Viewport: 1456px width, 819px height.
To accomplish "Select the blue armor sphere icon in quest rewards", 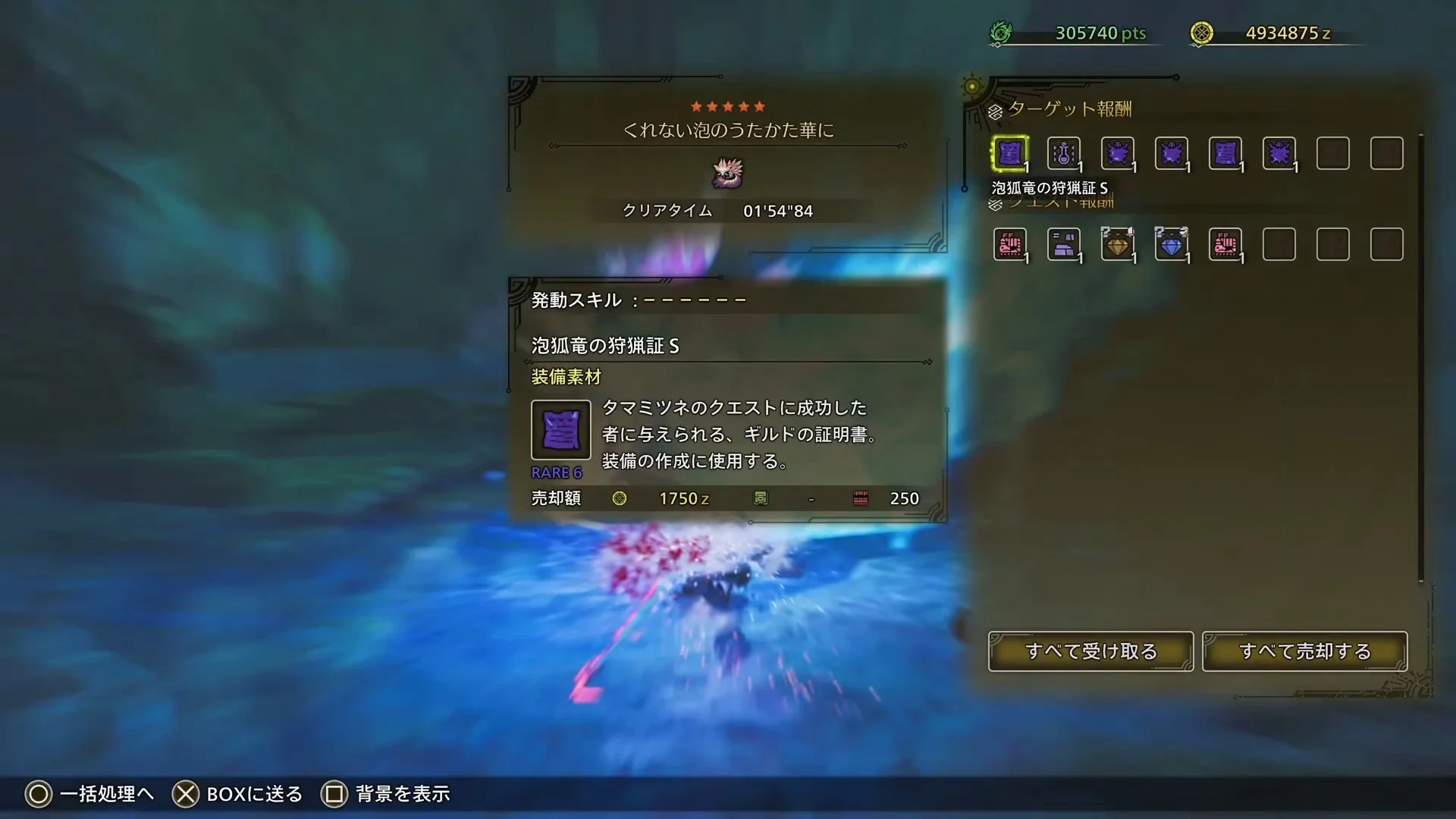I will pyautogui.click(x=1172, y=244).
